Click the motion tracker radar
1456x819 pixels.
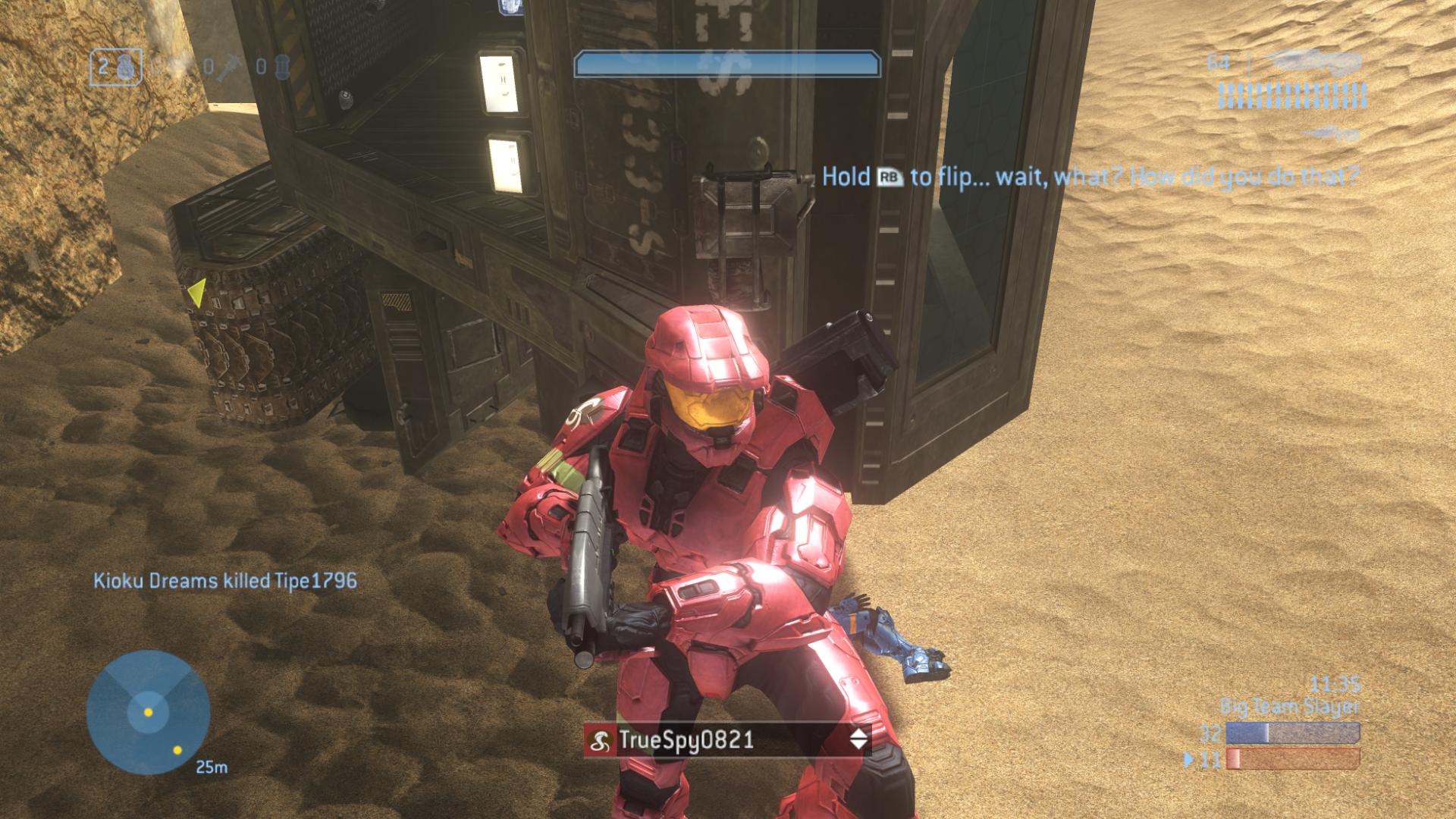click(148, 712)
